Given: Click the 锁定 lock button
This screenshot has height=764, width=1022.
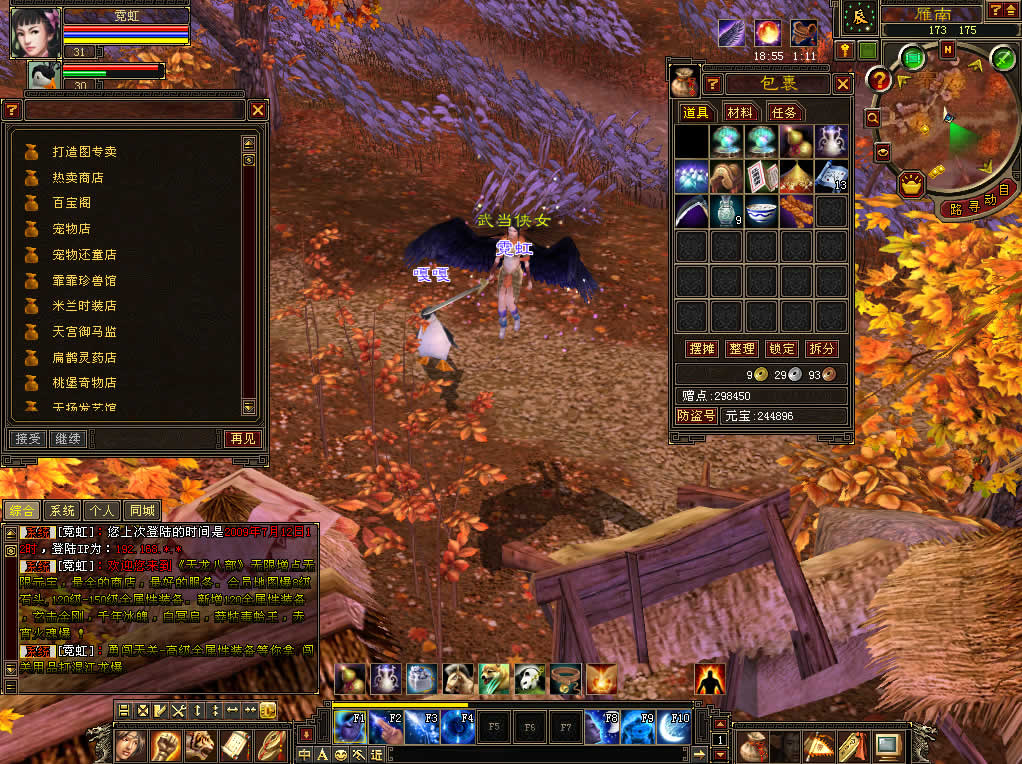Looking at the screenshot, I should pos(782,349).
